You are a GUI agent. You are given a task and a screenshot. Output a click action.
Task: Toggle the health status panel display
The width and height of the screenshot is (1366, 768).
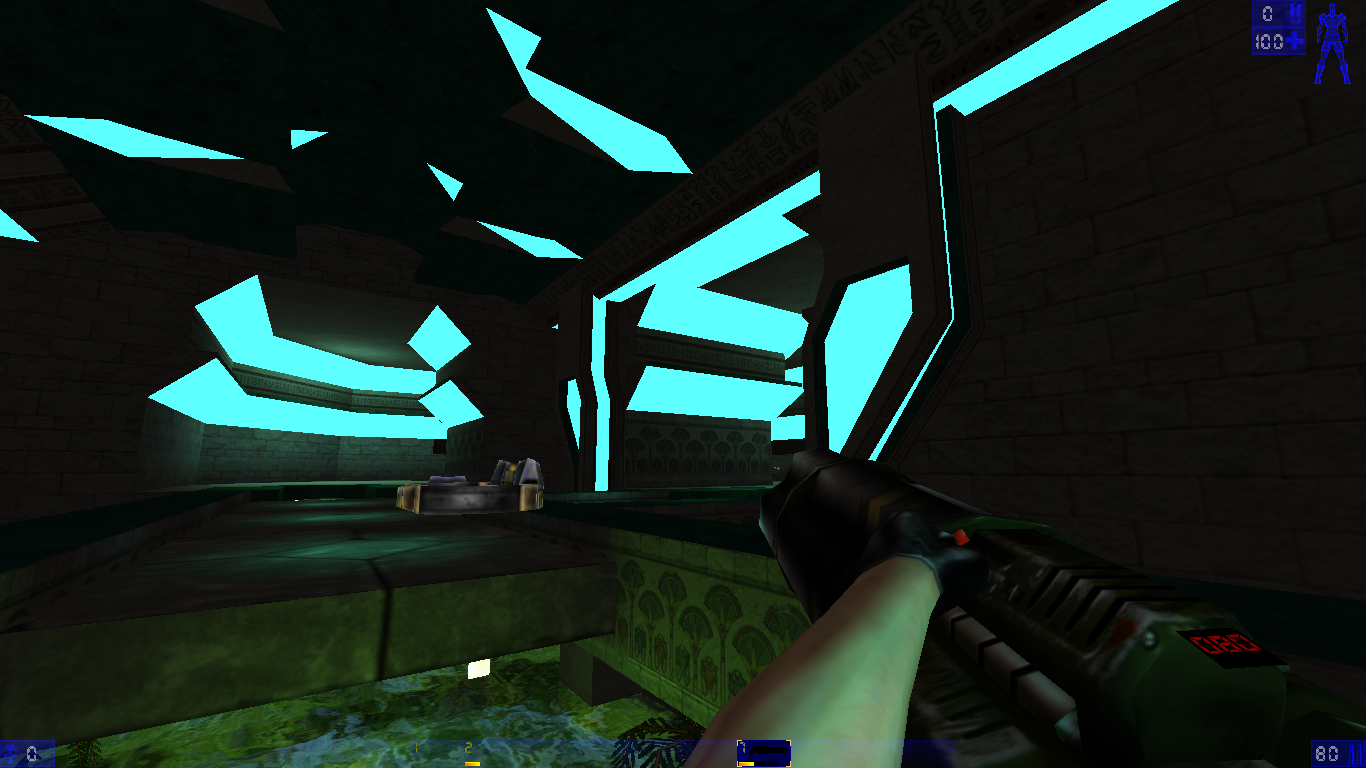[1278, 41]
